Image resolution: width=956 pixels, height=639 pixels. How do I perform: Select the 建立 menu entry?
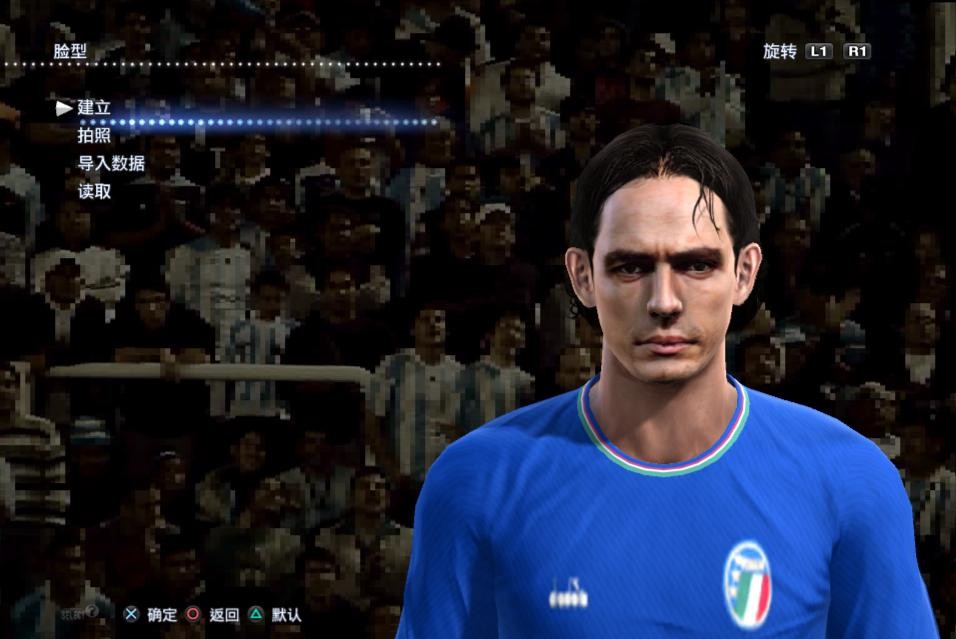(x=94, y=107)
